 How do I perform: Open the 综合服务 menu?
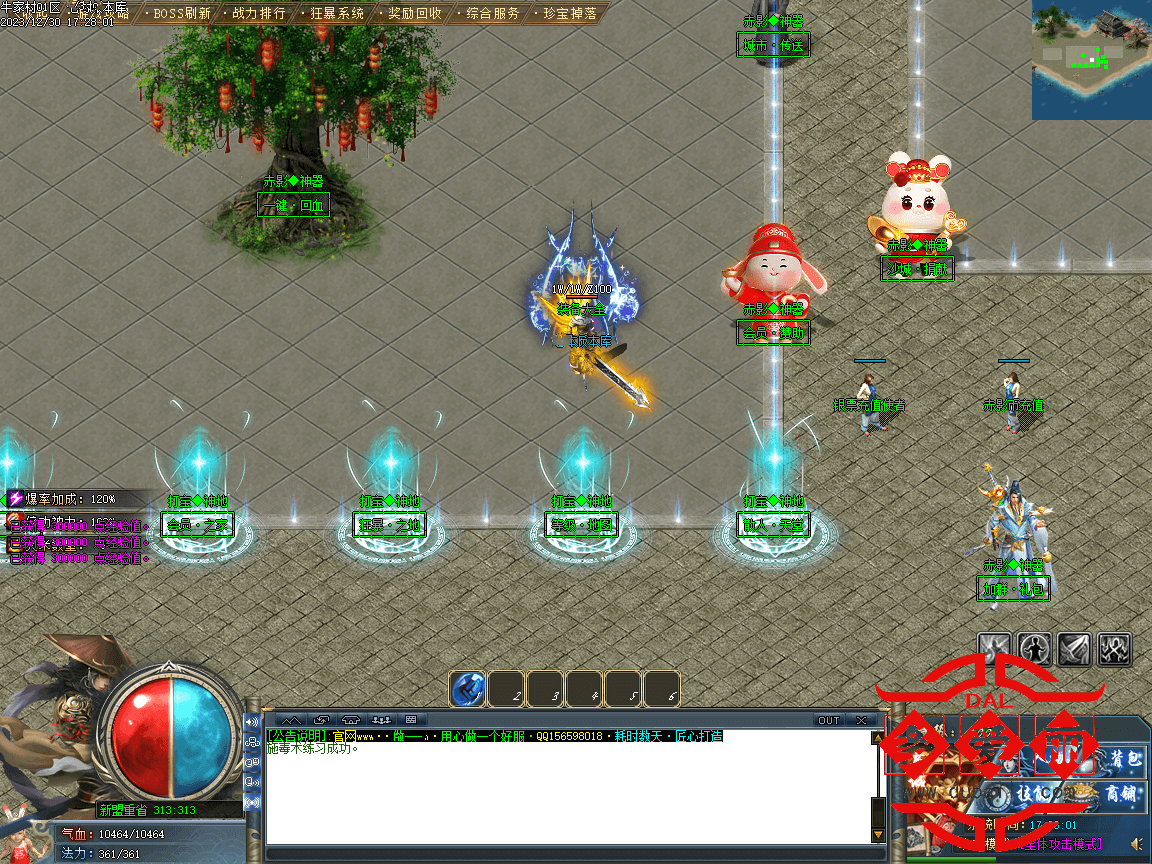click(493, 14)
